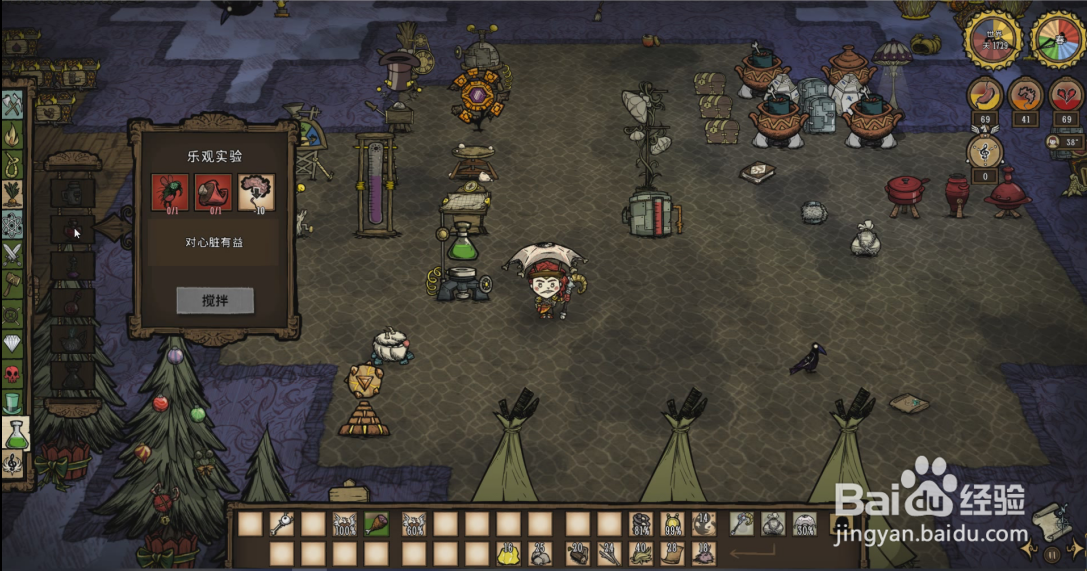Switch to the Fire crafting tab
This screenshot has width=1087, height=571.
coord(12,134)
